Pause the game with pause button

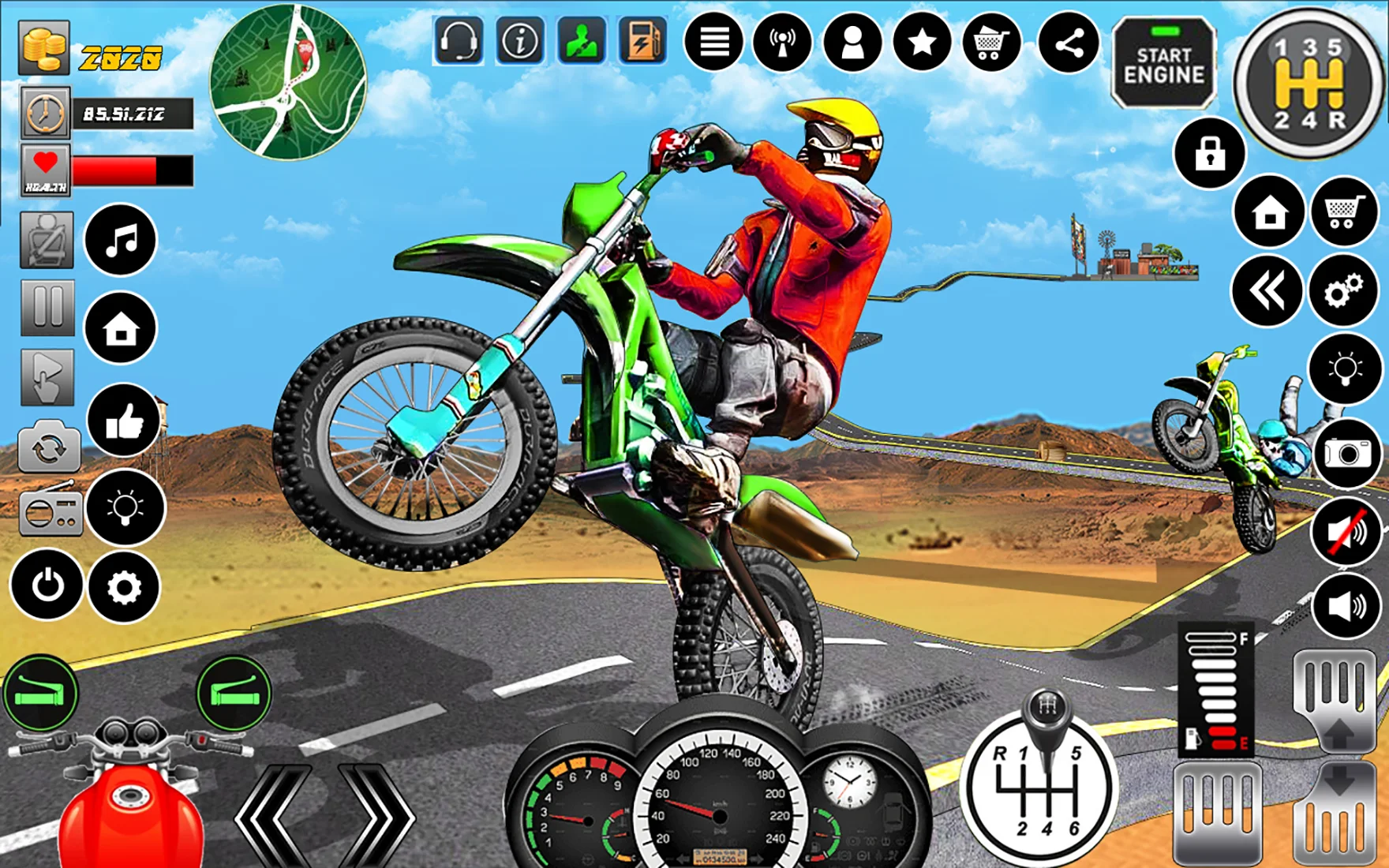(x=47, y=307)
